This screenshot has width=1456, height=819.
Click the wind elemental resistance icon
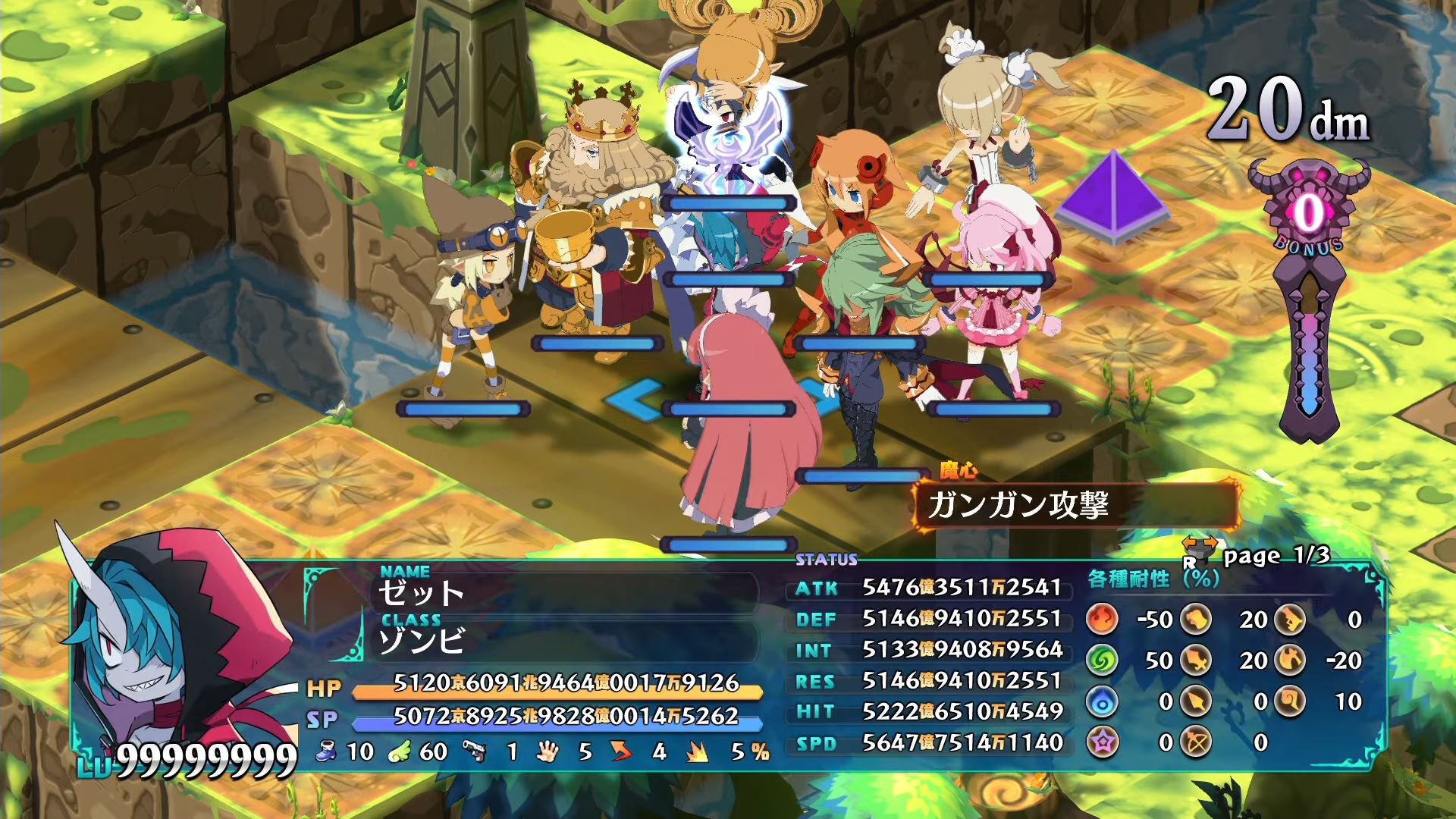pos(1103,661)
